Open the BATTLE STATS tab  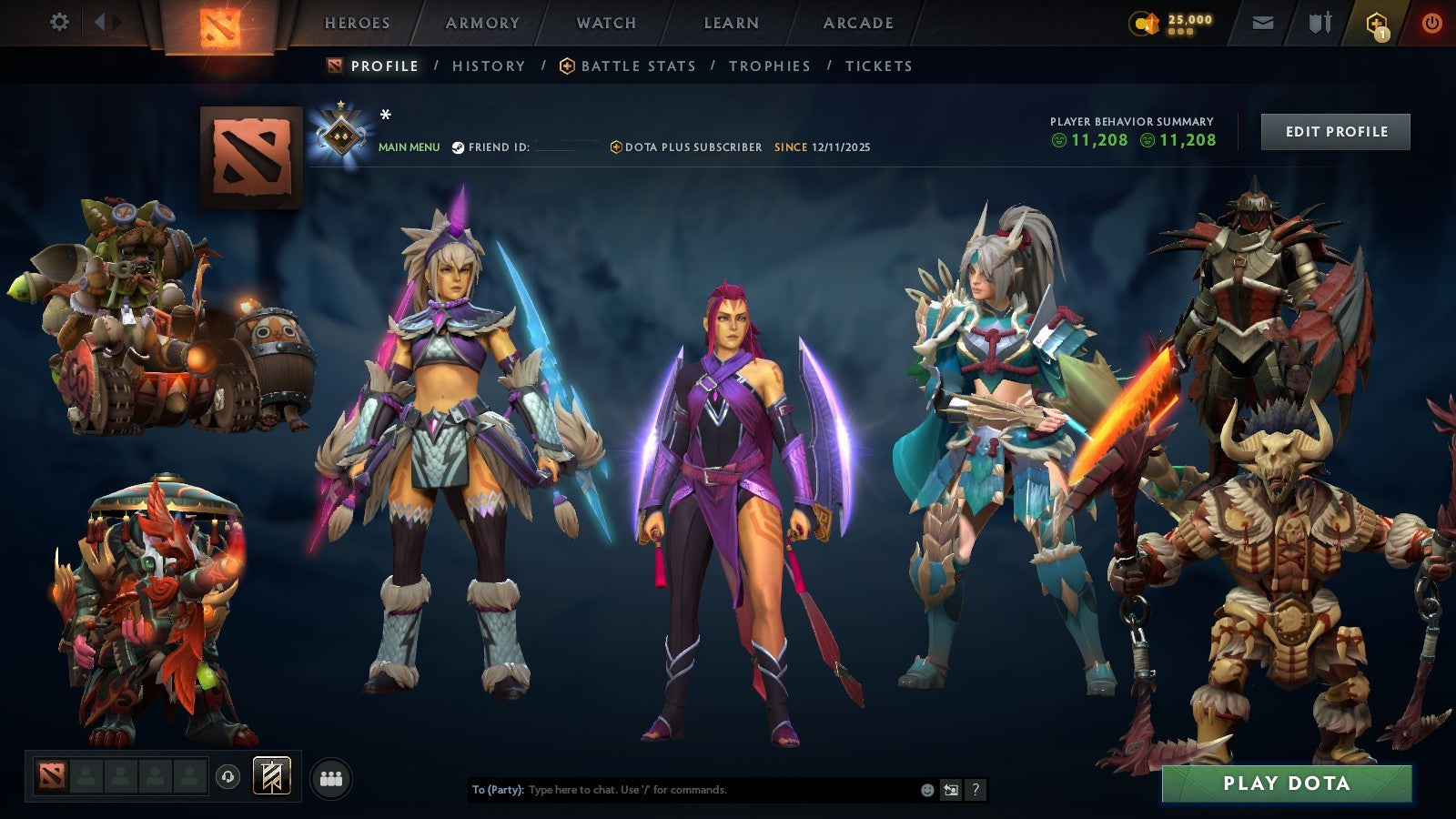pos(636,66)
